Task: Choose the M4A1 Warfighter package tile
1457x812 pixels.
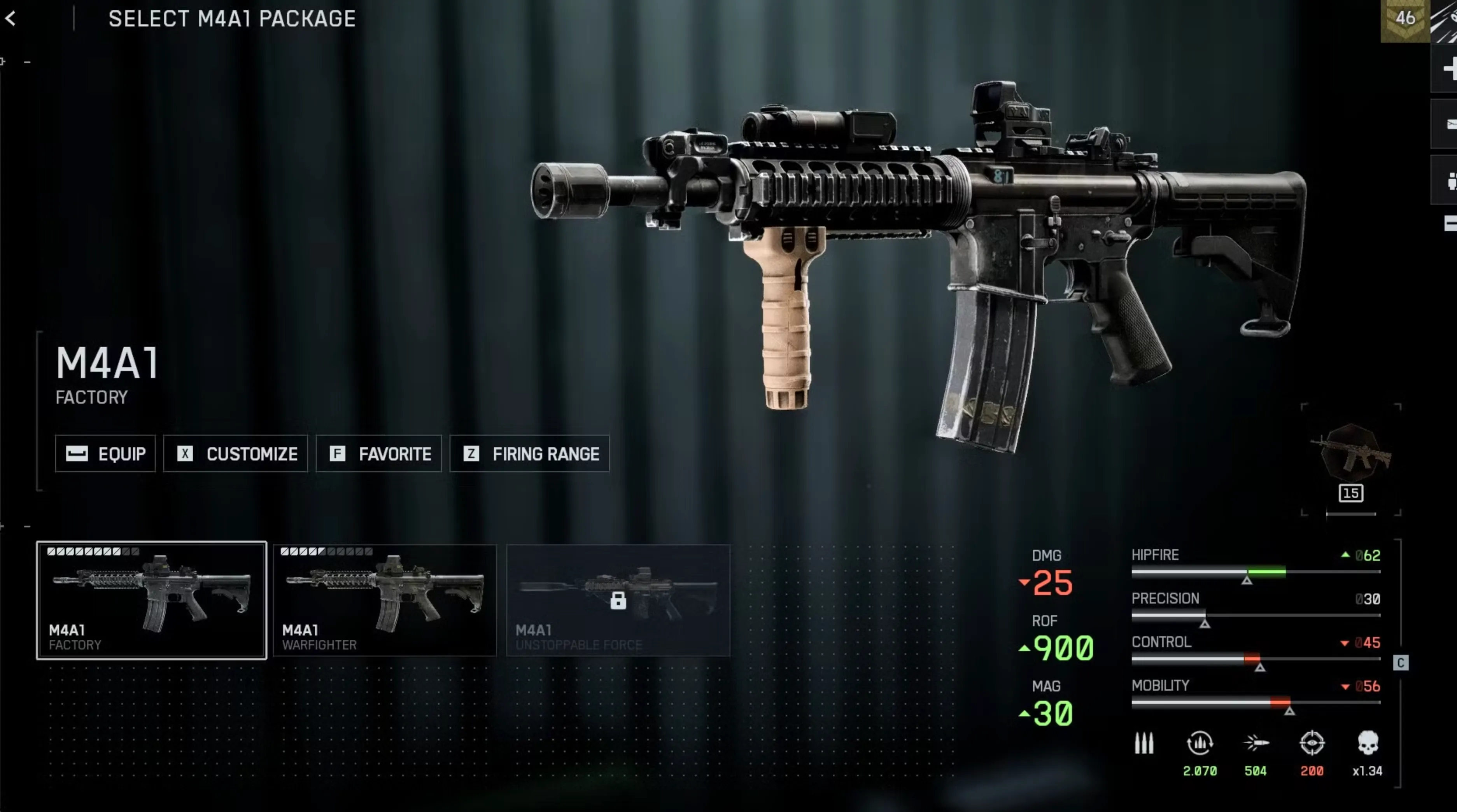Action: click(385, 600)
